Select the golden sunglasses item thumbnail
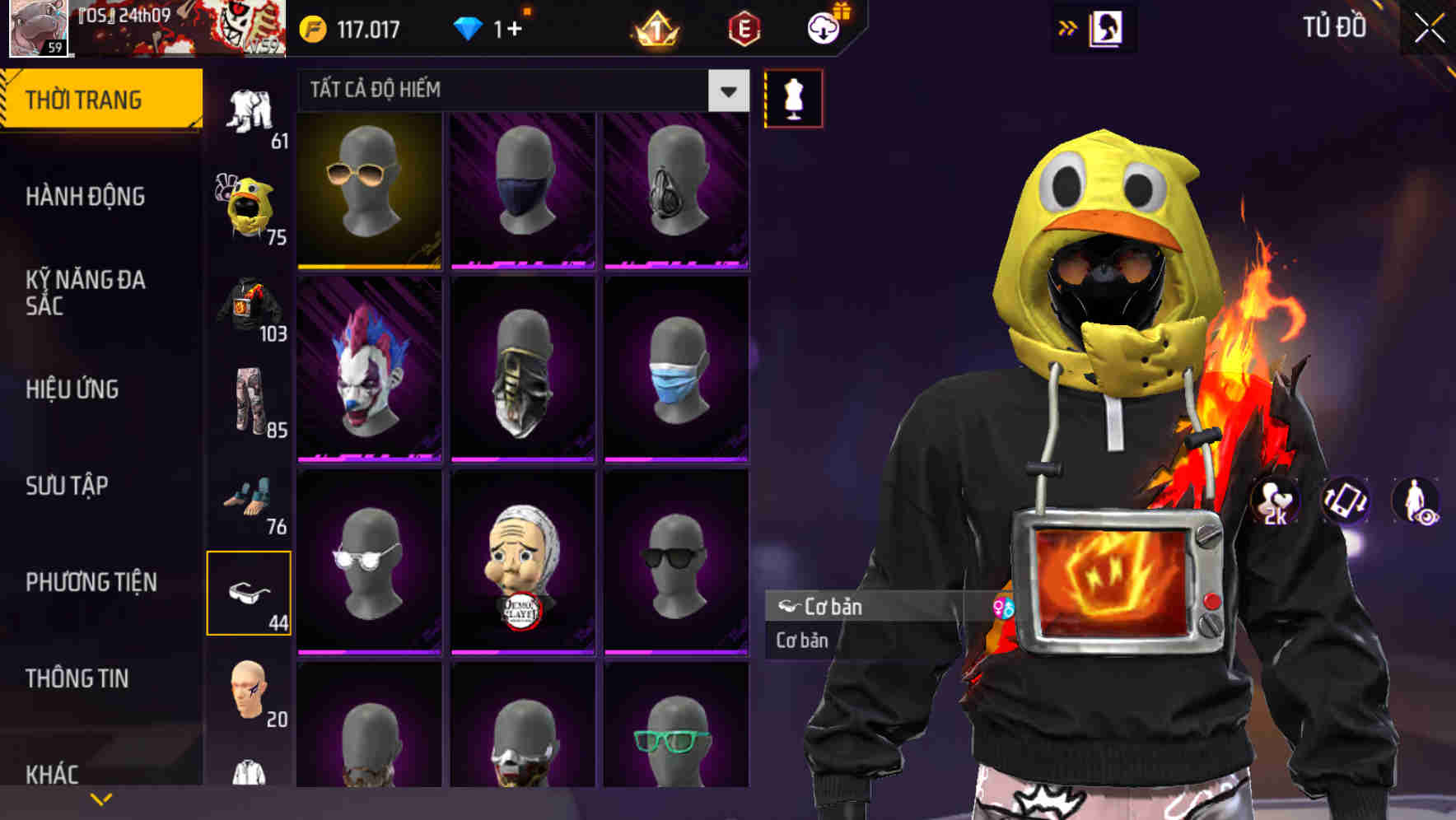The width and height of the screenshot is (1456, 820). [x=368, y=191]
